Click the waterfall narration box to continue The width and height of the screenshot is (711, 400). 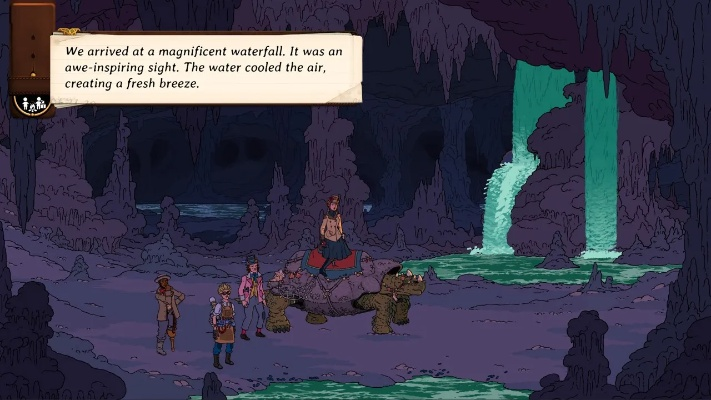[204, 67]
